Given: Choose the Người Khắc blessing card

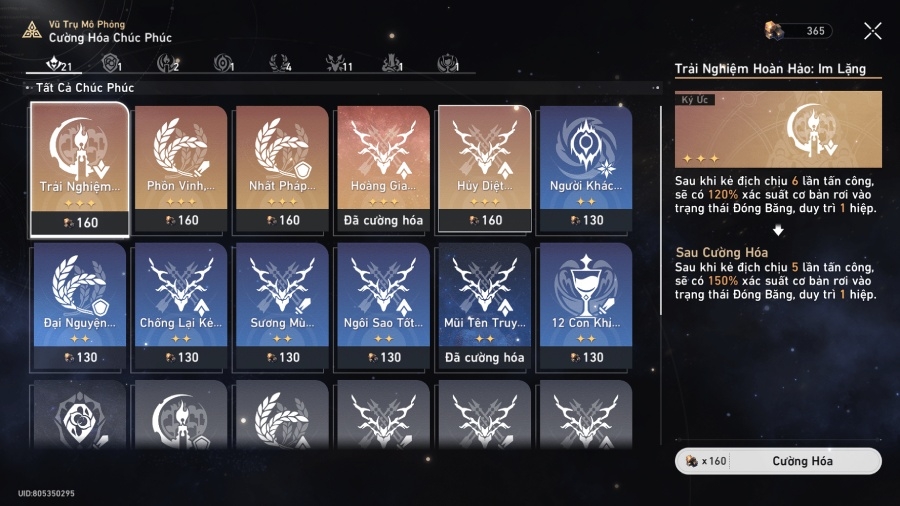Looking at the screenshot, I should (586, 169).
